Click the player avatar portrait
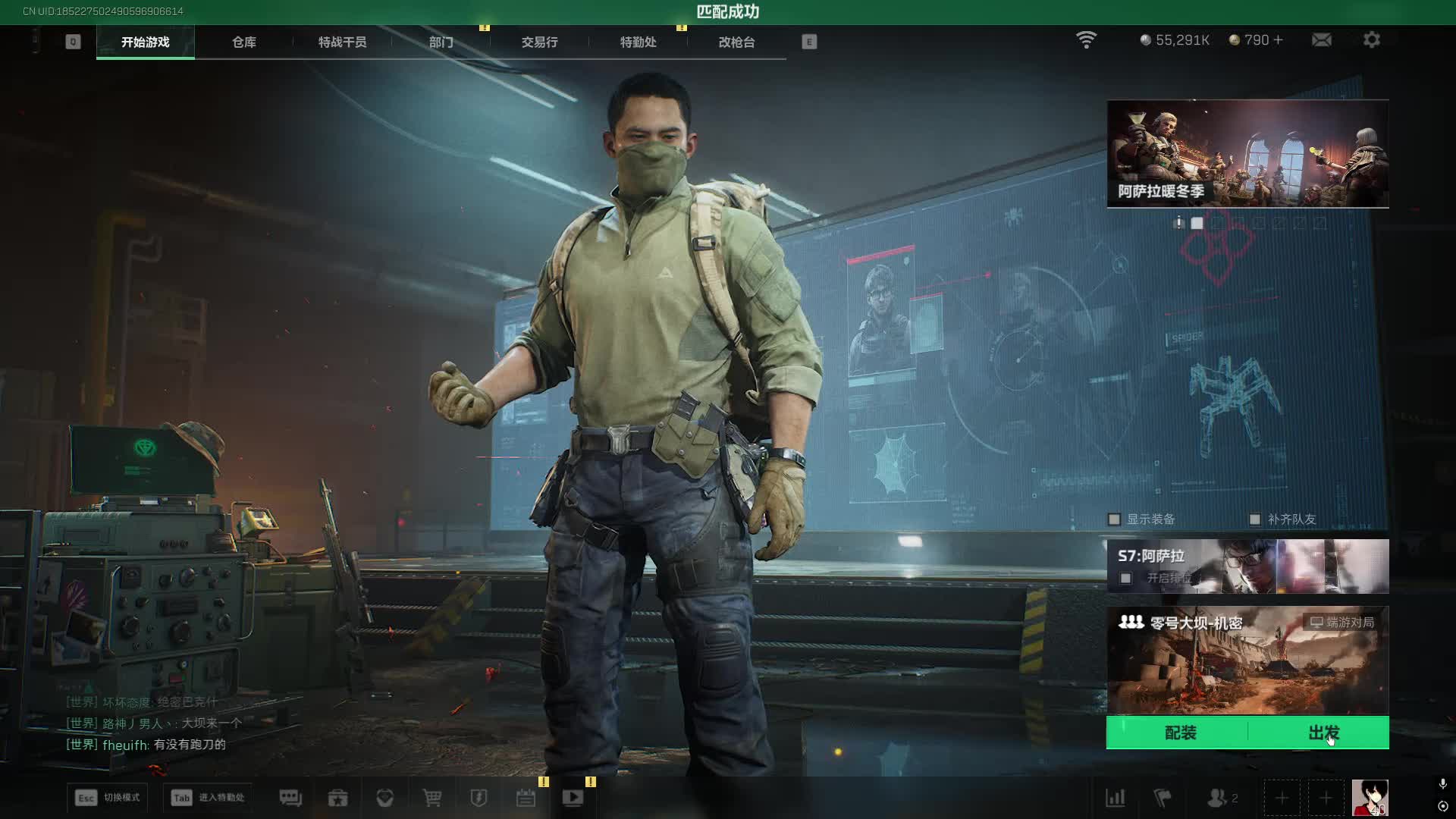This screenshot has height=819, width=1456. 1370,798
